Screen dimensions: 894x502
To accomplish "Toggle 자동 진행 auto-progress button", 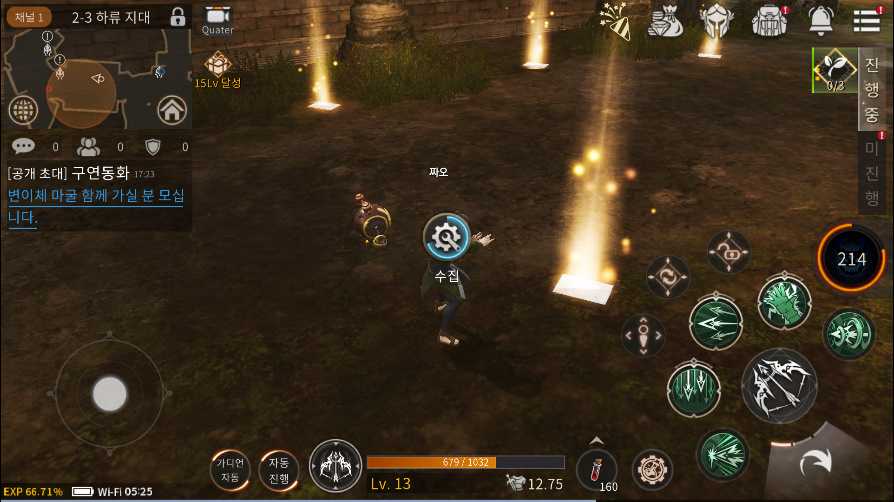I will (279, 468).
